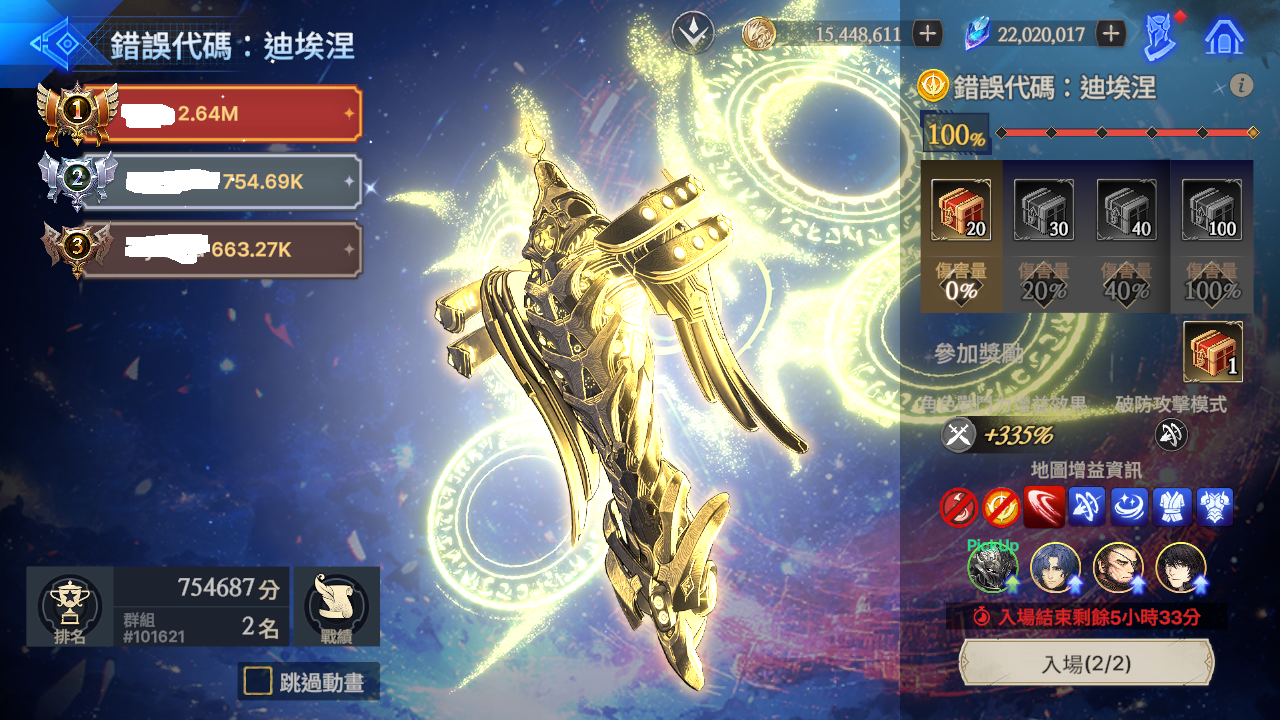View the 參加獎勵 participation reward chest
The width and height of the screenshot is (1280, 720).
coord(1212,351)
